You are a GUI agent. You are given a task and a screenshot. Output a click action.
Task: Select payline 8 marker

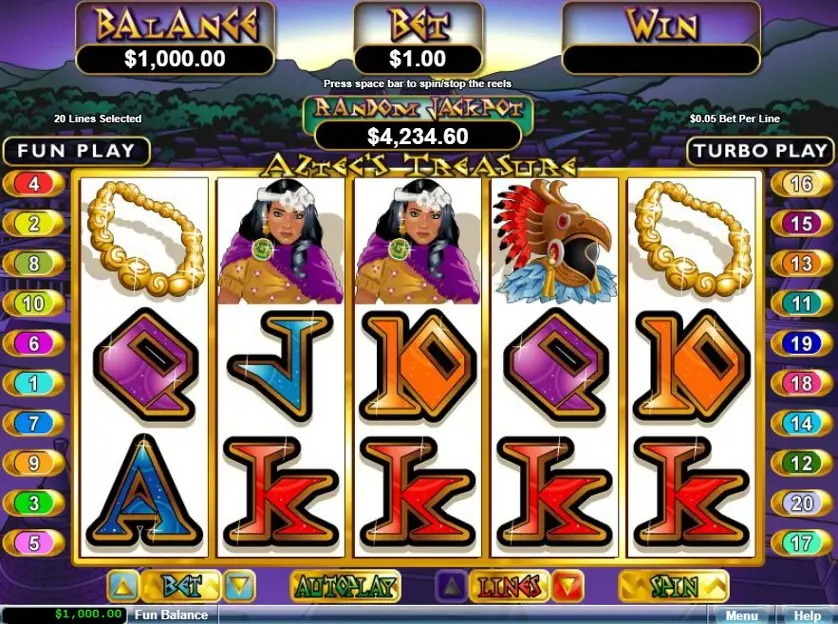[x=33, y=264]
